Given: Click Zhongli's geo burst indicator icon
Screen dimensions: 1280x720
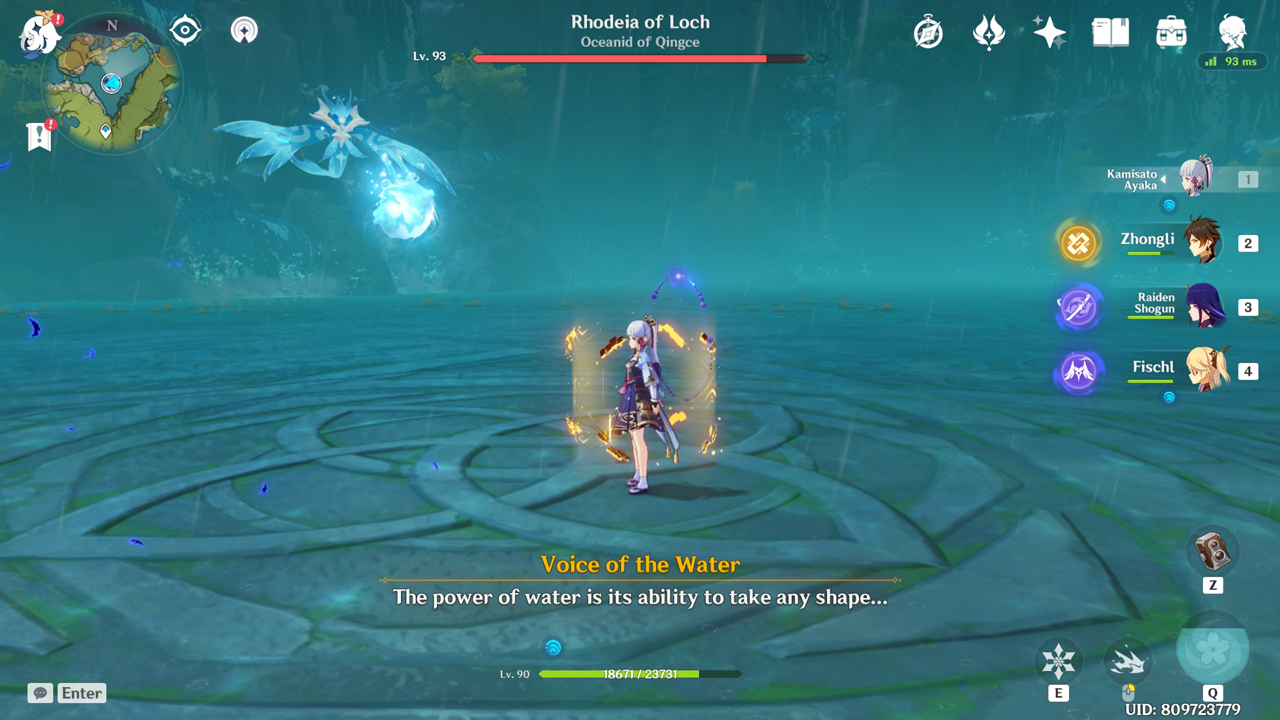Looking at the screenshot, I should coord(1078,242).
